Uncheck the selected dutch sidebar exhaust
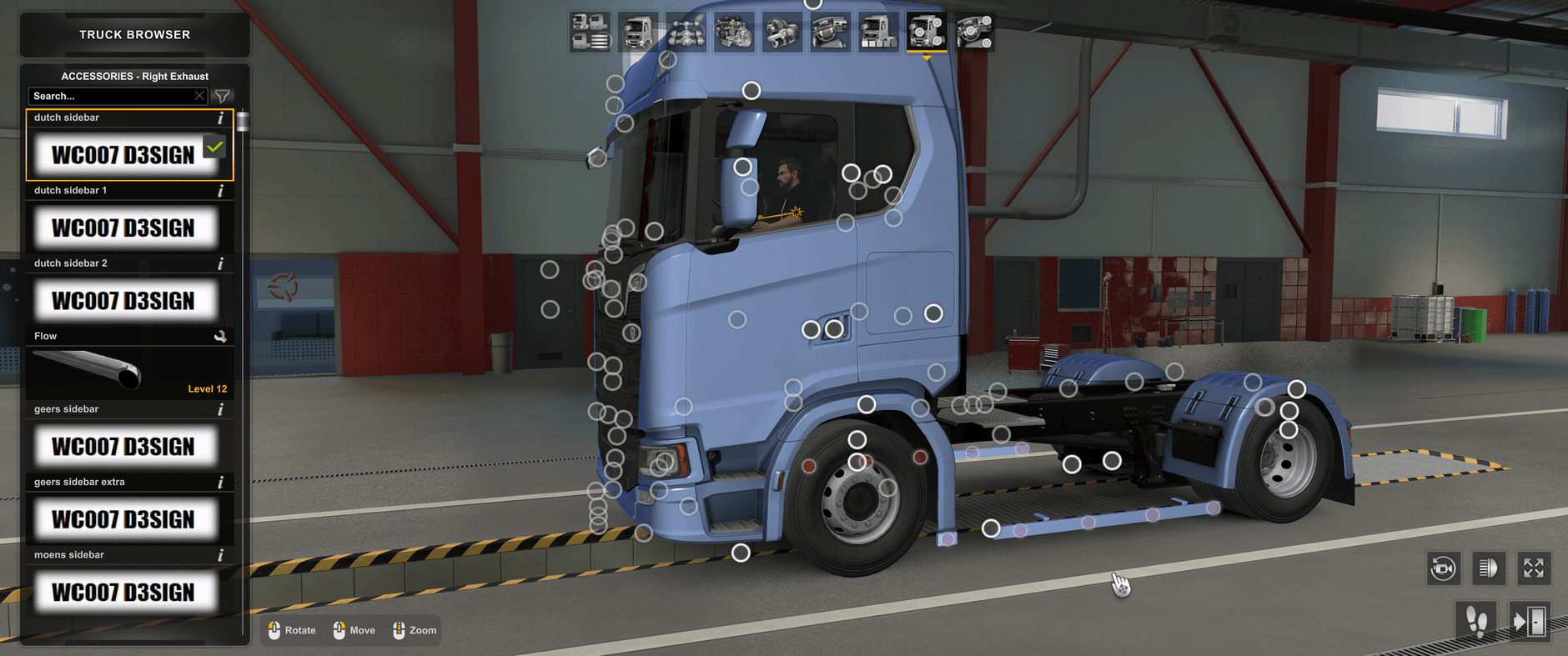 click(214, 147)
